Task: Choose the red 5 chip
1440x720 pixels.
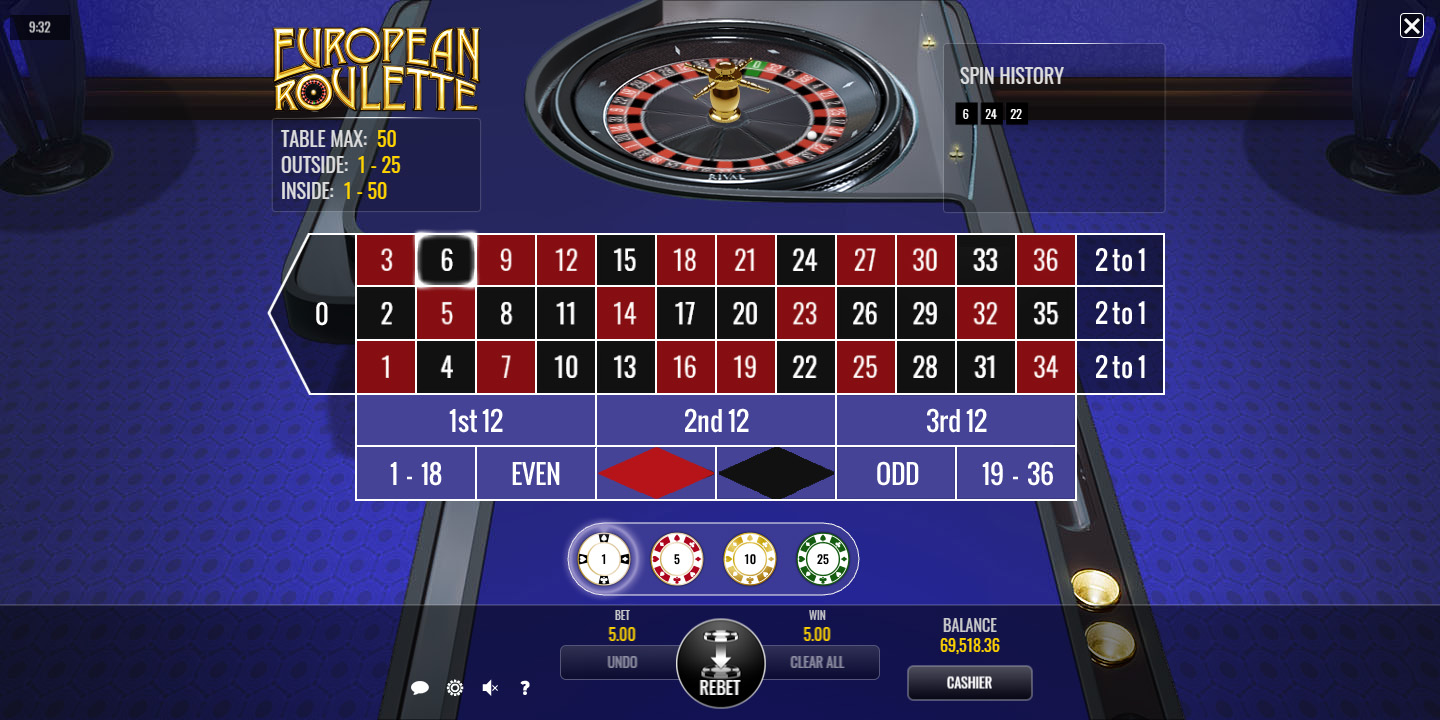Action: pyautogui.click(x=677, y=559)
